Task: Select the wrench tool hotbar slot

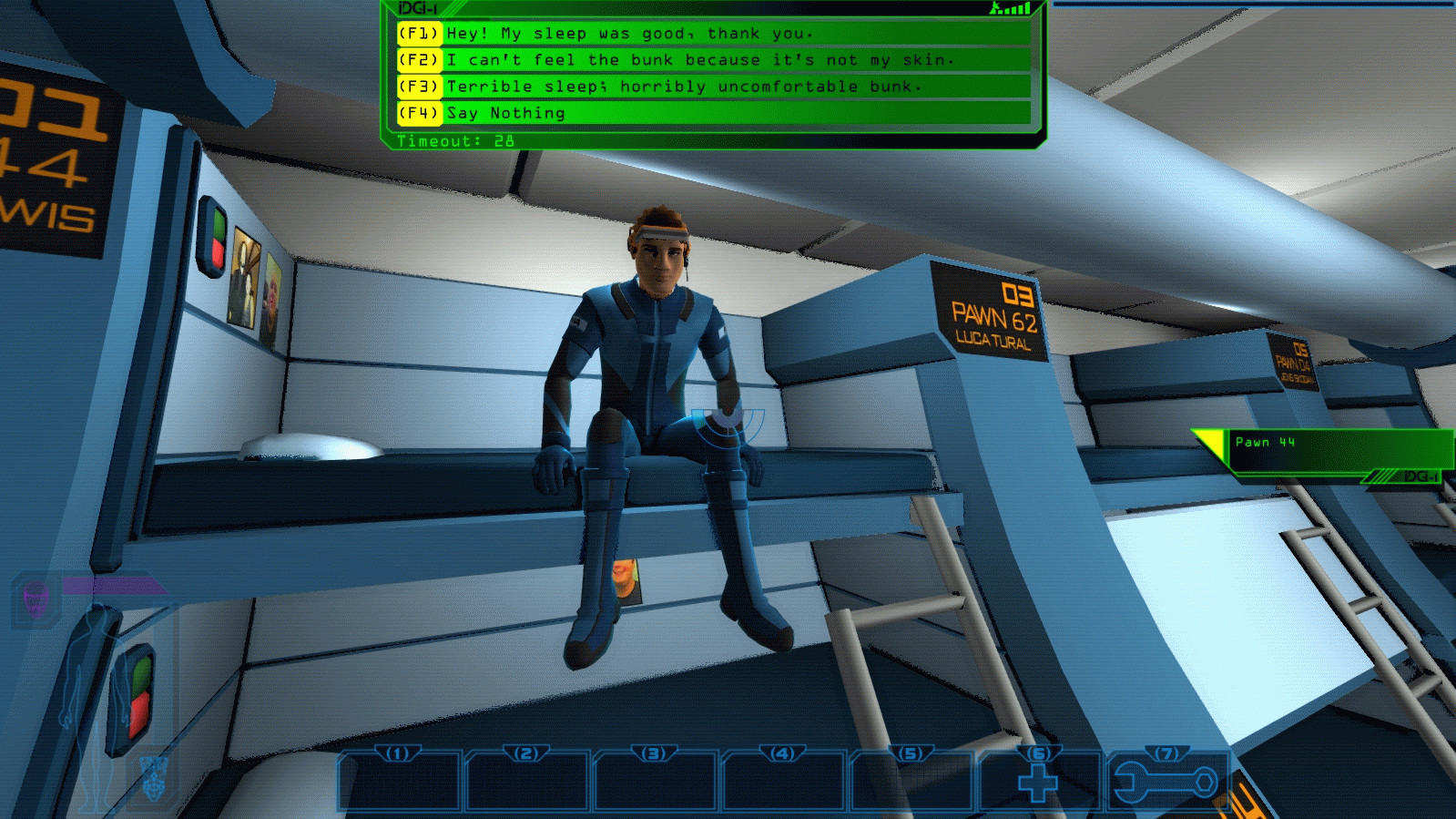Action: point(1166,782)
